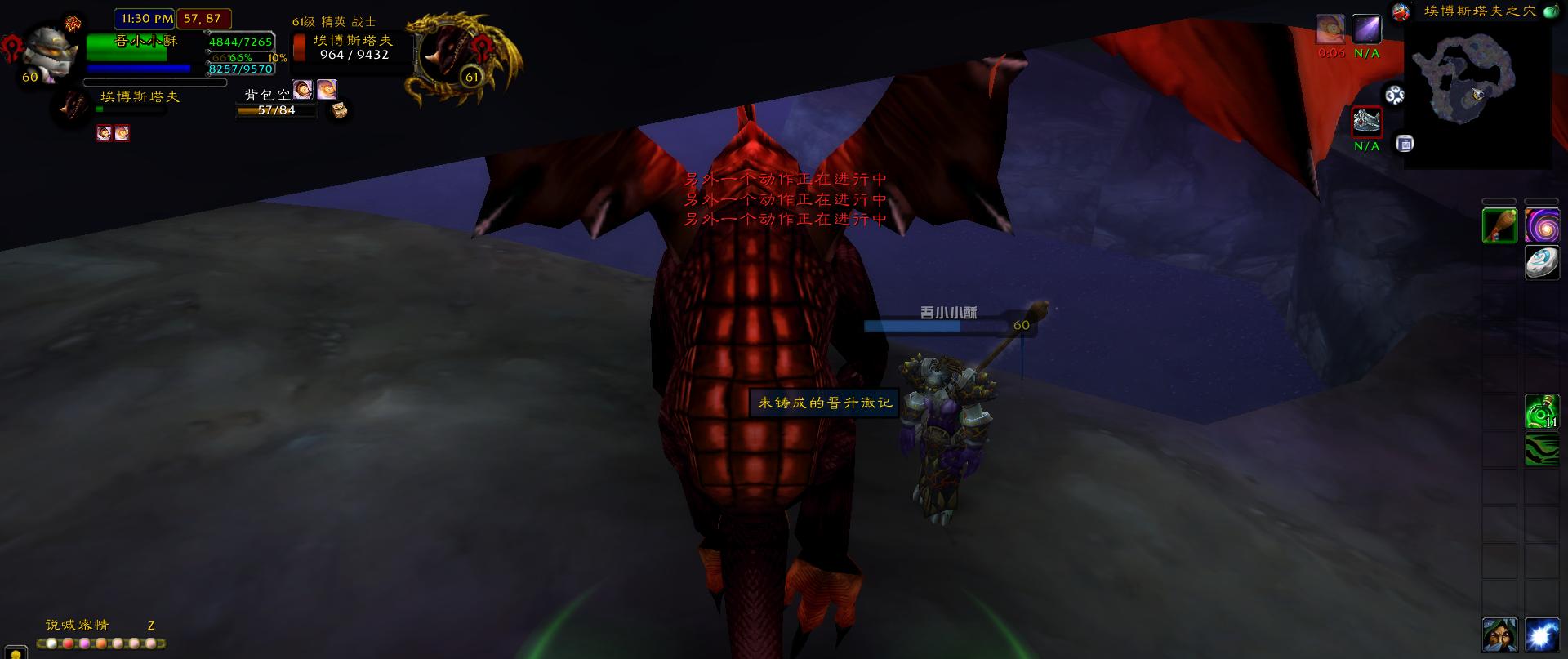Select the 说 chat channel shortcut
Viewport: 1568px width, 659px height.
53,625
